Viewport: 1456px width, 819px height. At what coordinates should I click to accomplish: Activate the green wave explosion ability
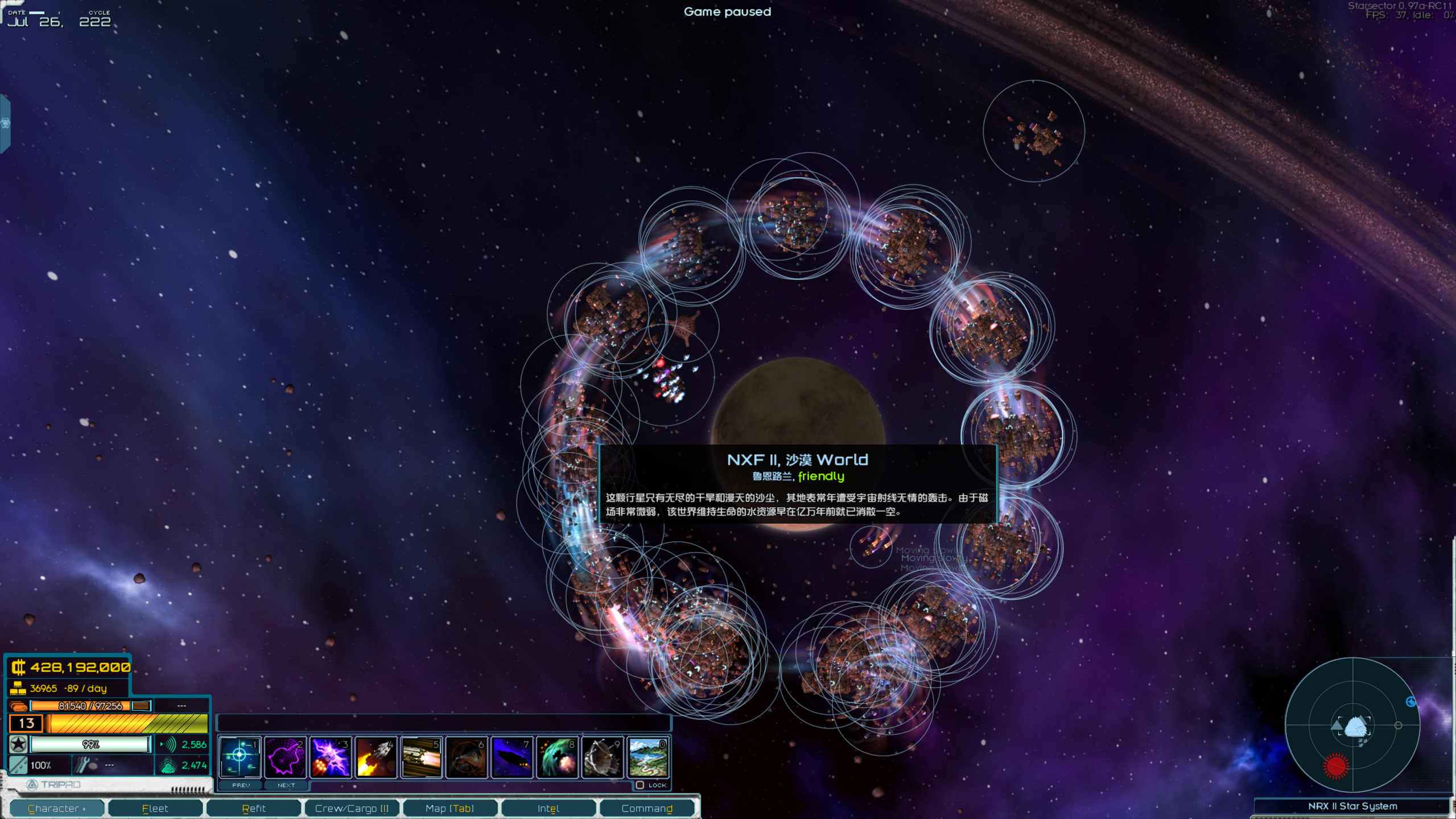pyautogui.click(x=558, y=757)
